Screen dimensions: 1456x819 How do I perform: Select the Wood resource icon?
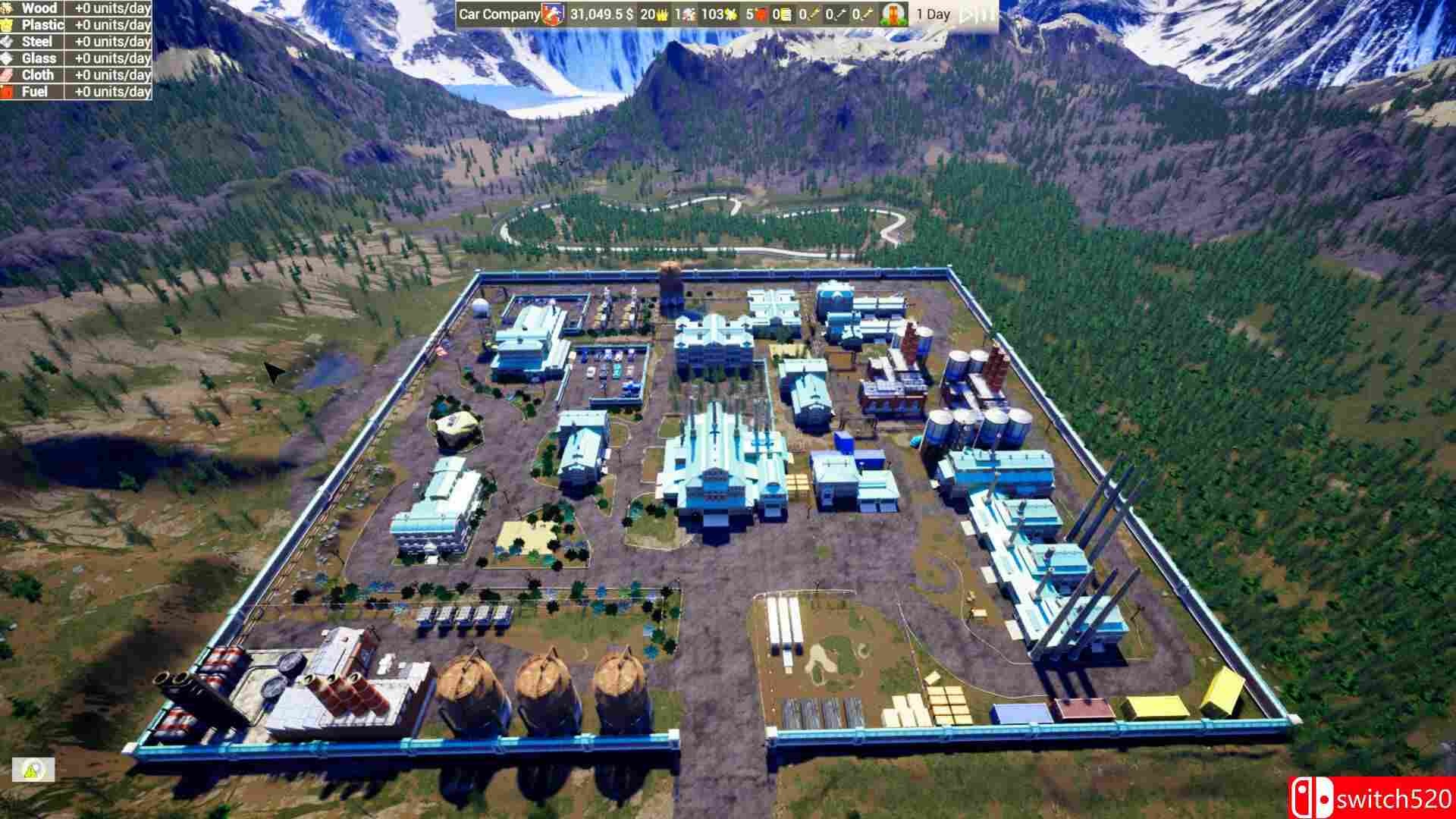(x=8, y=9)
